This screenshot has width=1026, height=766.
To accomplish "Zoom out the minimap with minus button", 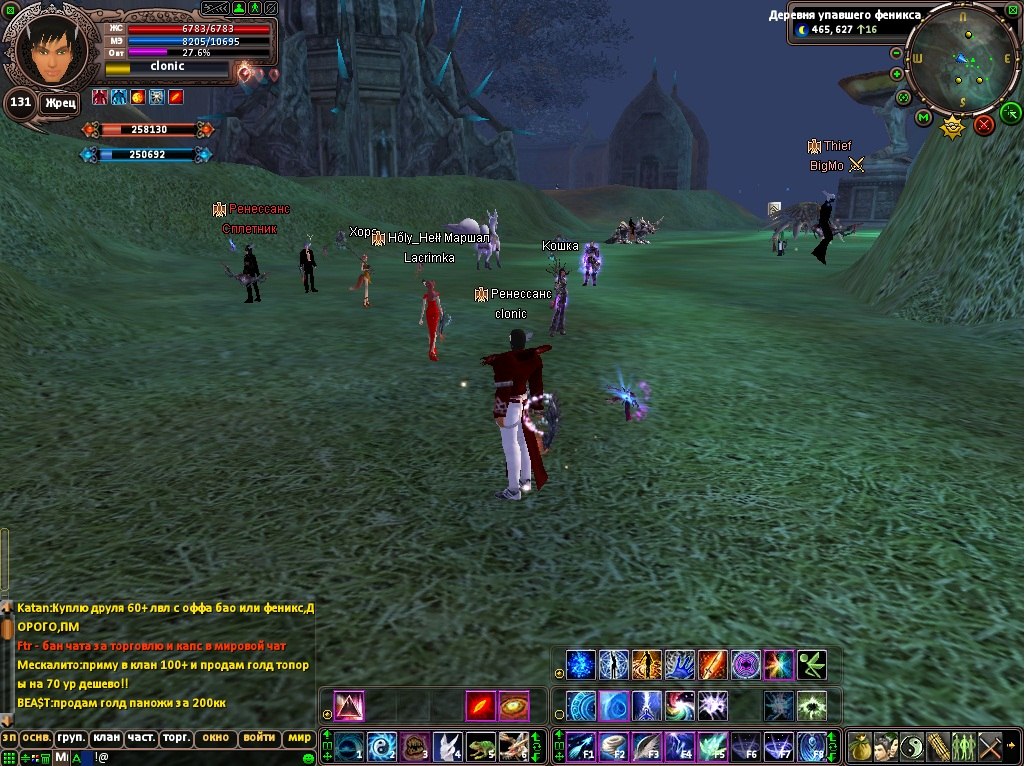I will 896,53.
